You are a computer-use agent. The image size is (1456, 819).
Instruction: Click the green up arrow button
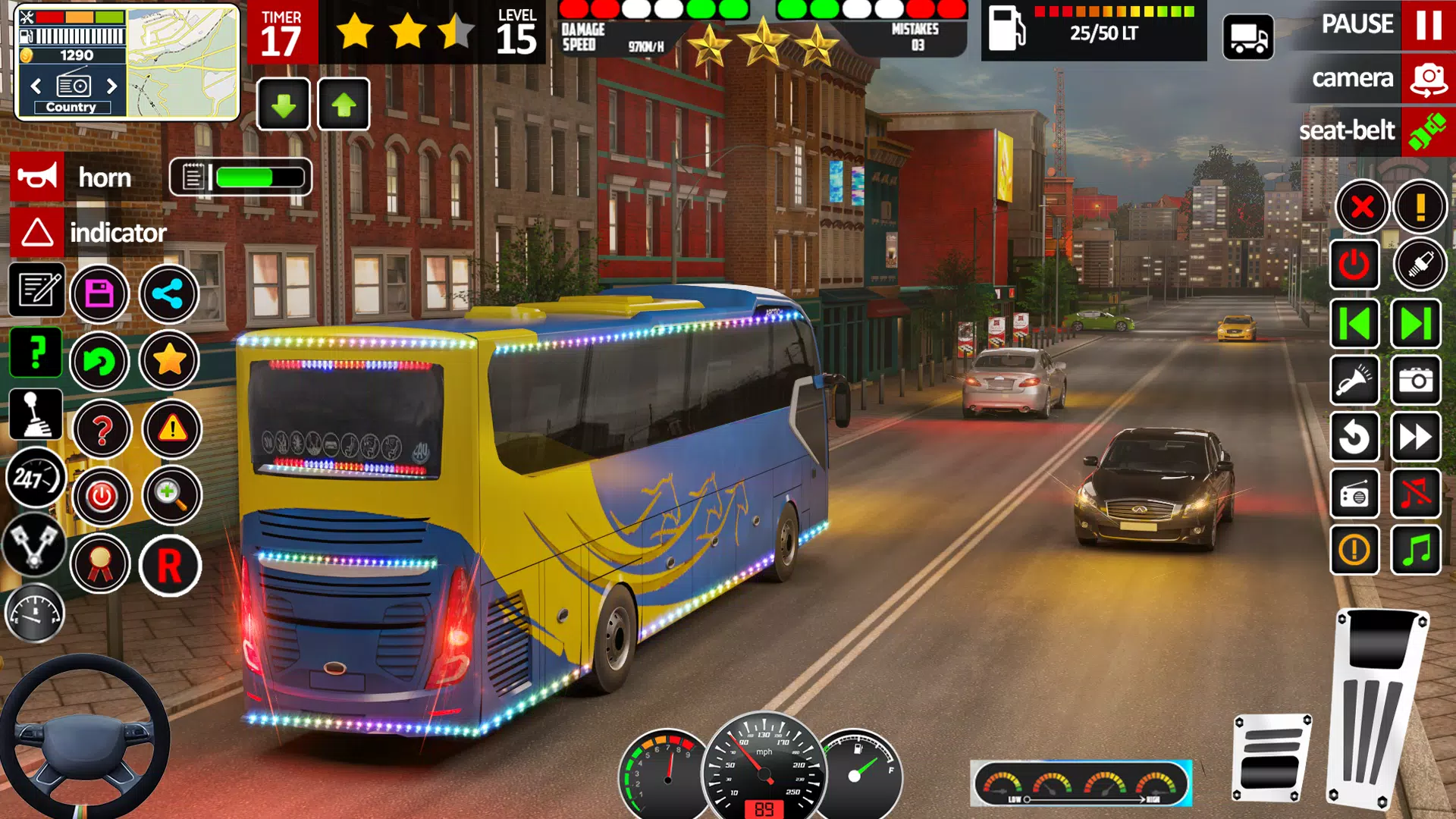[344, 105]
